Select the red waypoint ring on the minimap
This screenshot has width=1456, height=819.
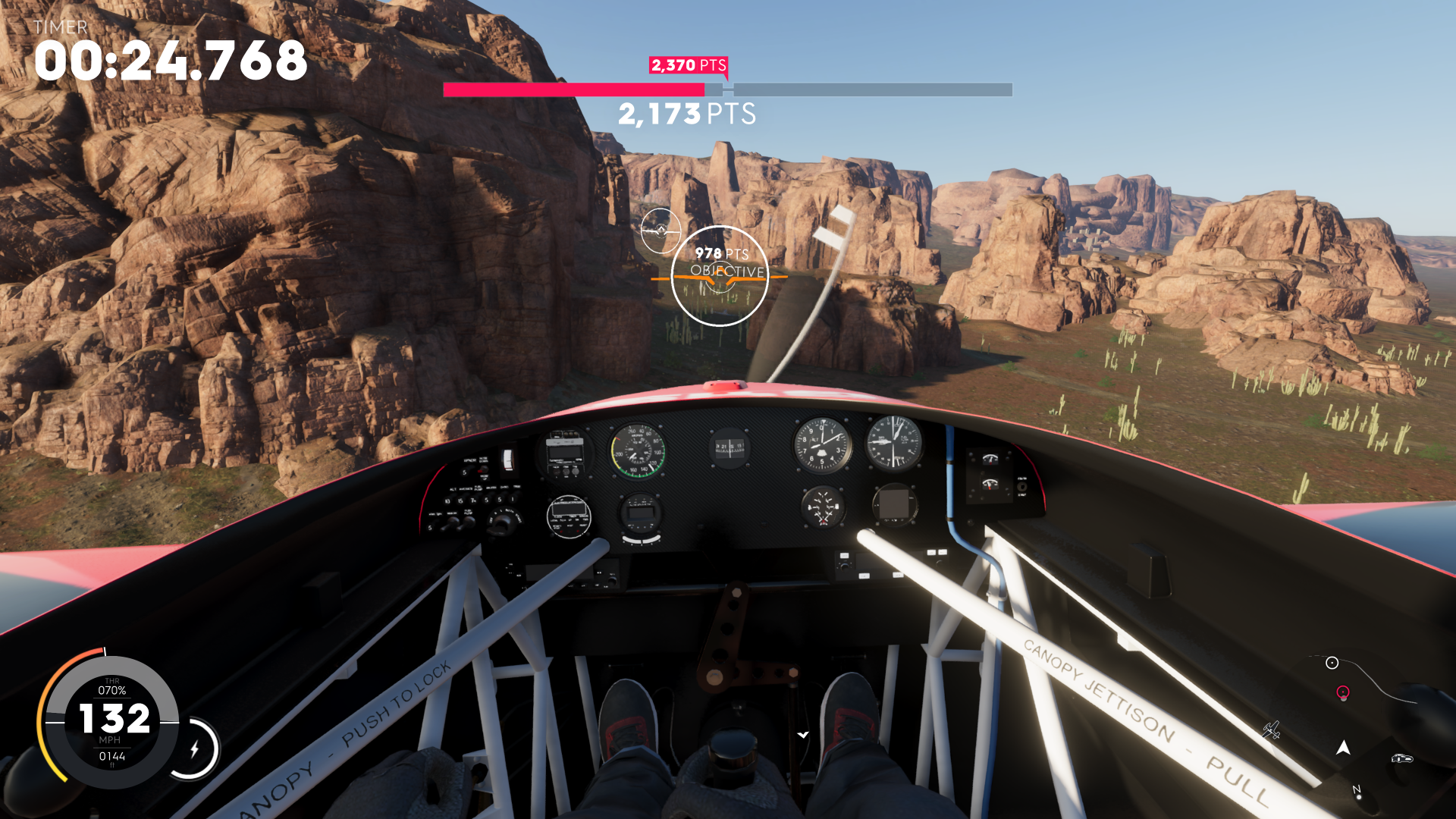pyautogui.click(x=1343, y=691)
